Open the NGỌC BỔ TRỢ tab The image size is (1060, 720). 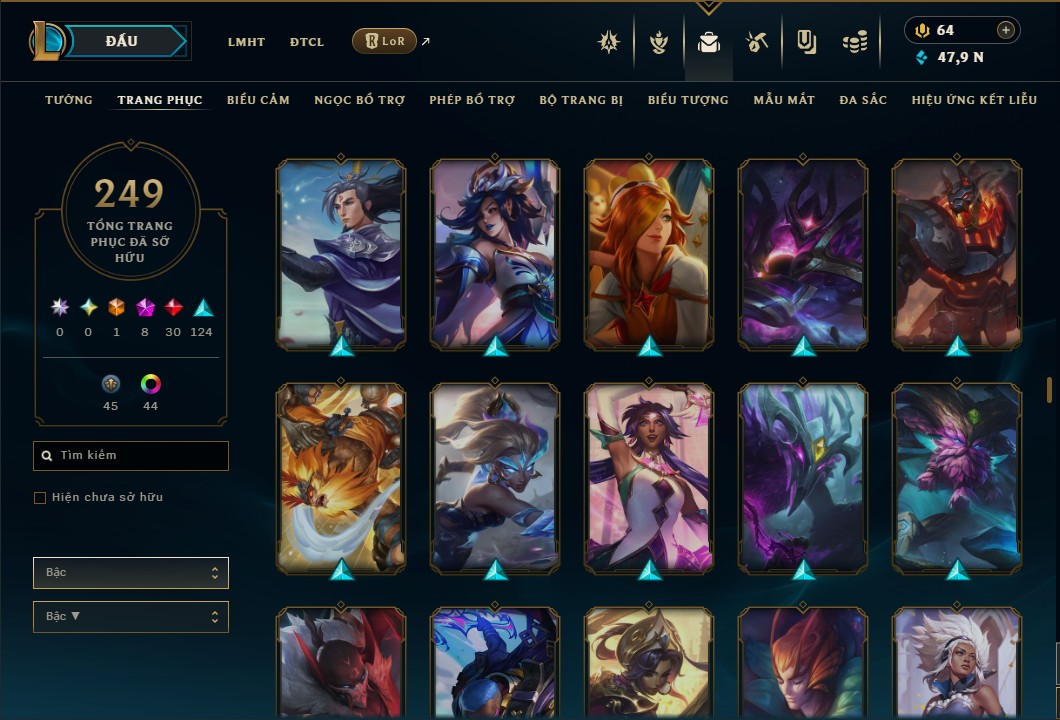coord(359,100)
